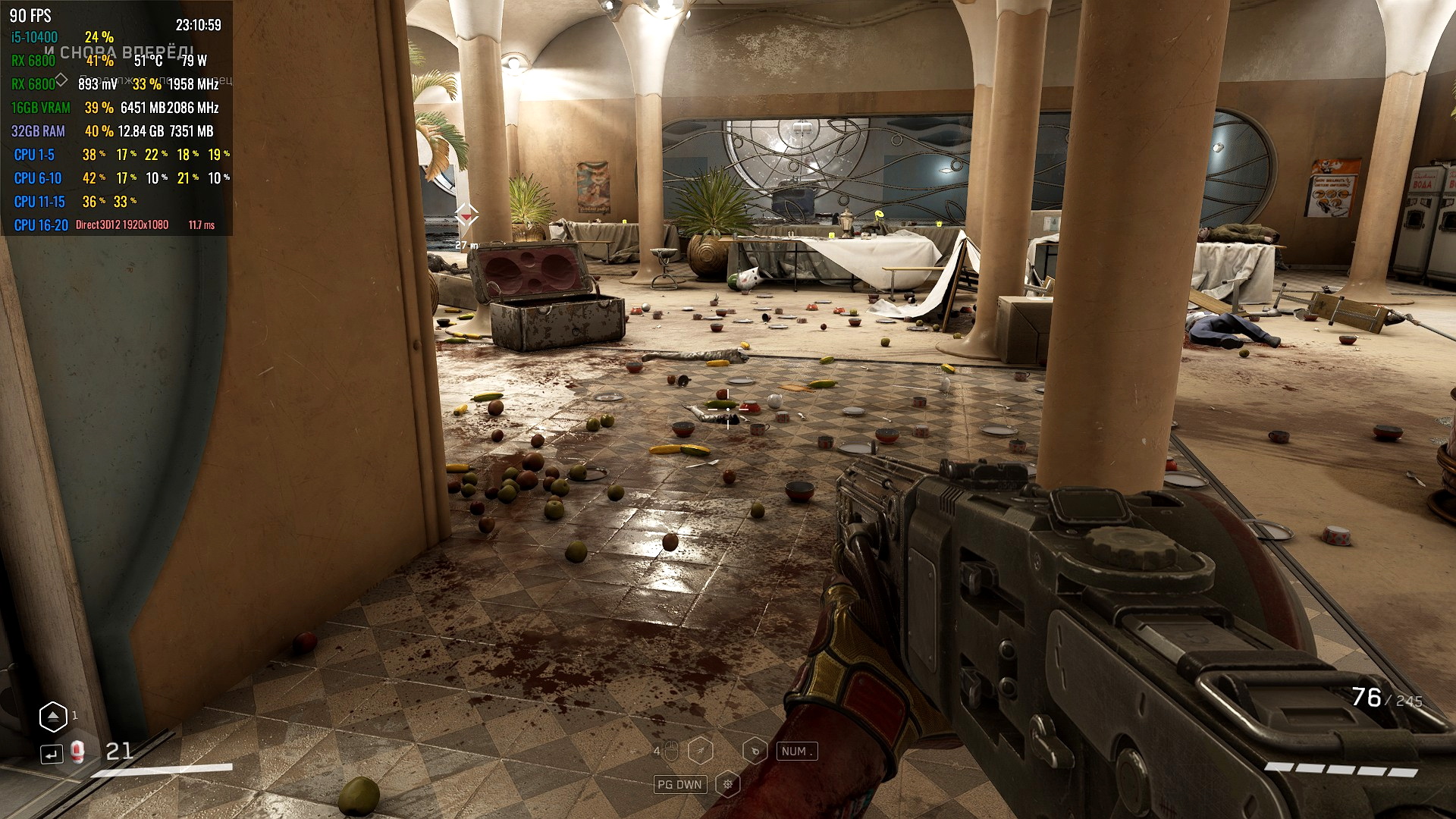
Task: Click the red diamond objective marker
Action: pos(466,216)
